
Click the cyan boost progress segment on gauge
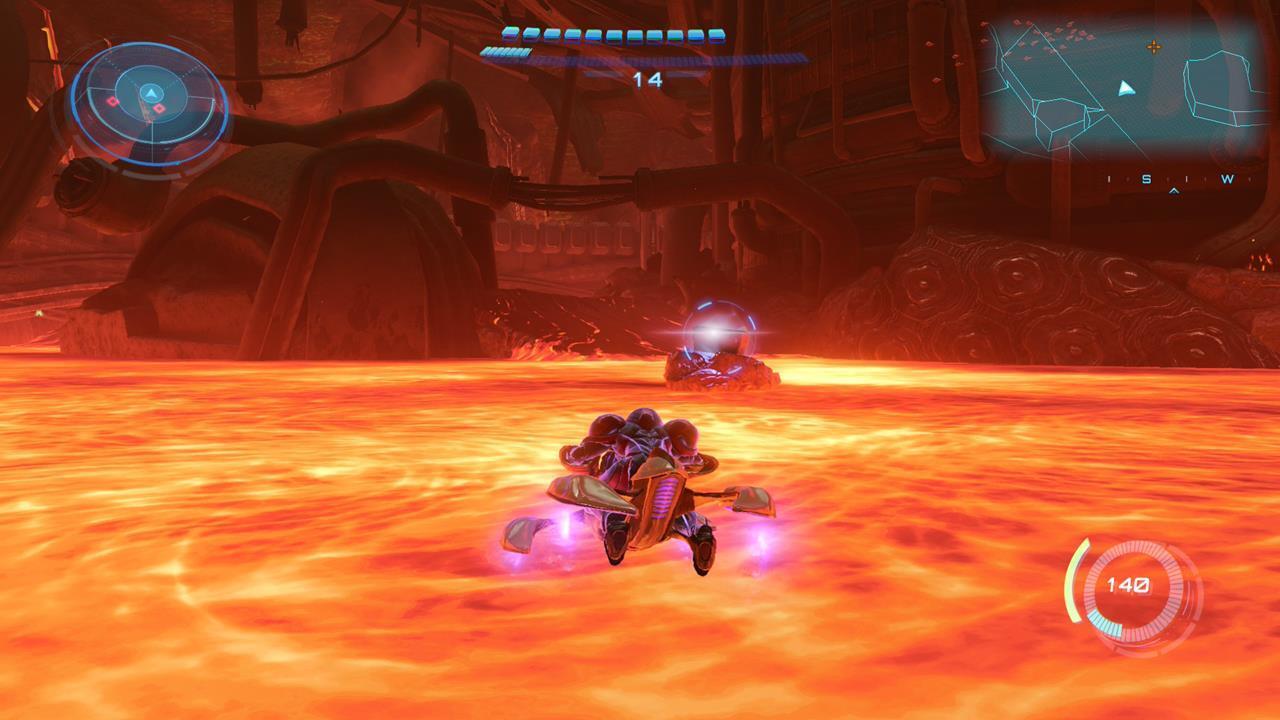pyautogui.click(x=1107, y=624)
